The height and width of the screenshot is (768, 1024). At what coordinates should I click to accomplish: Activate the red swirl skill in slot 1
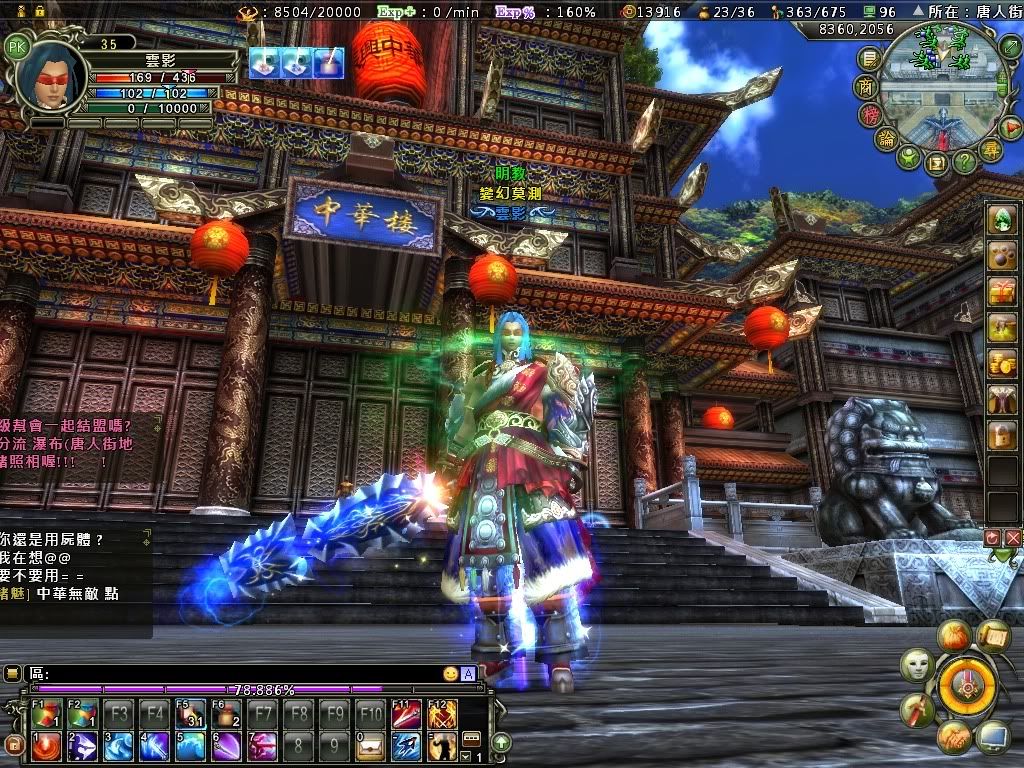click(x=45, y=745)
